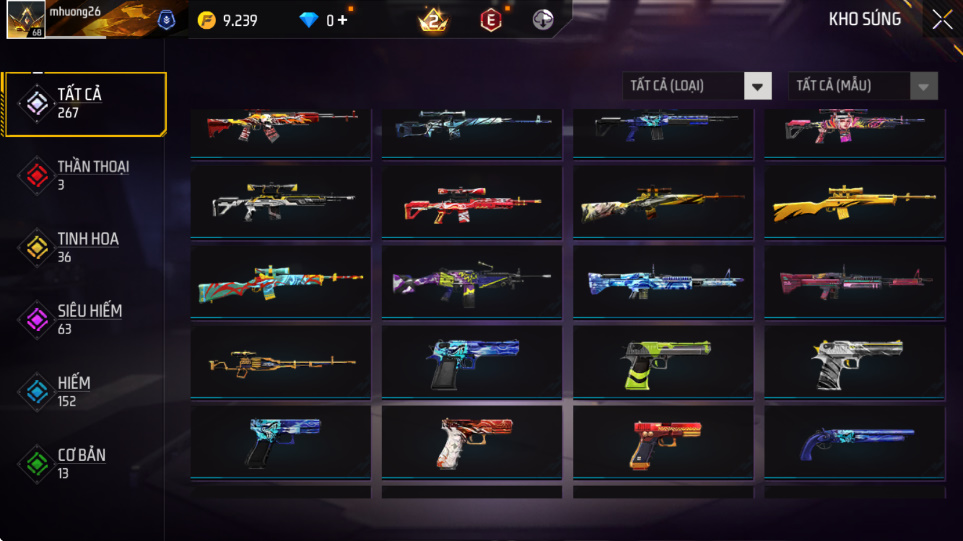Viewport: 963px width, 541px height.
Task: Expand the Tất Cả (Mẫu) dropdown
Action: (x=863, y=86)
